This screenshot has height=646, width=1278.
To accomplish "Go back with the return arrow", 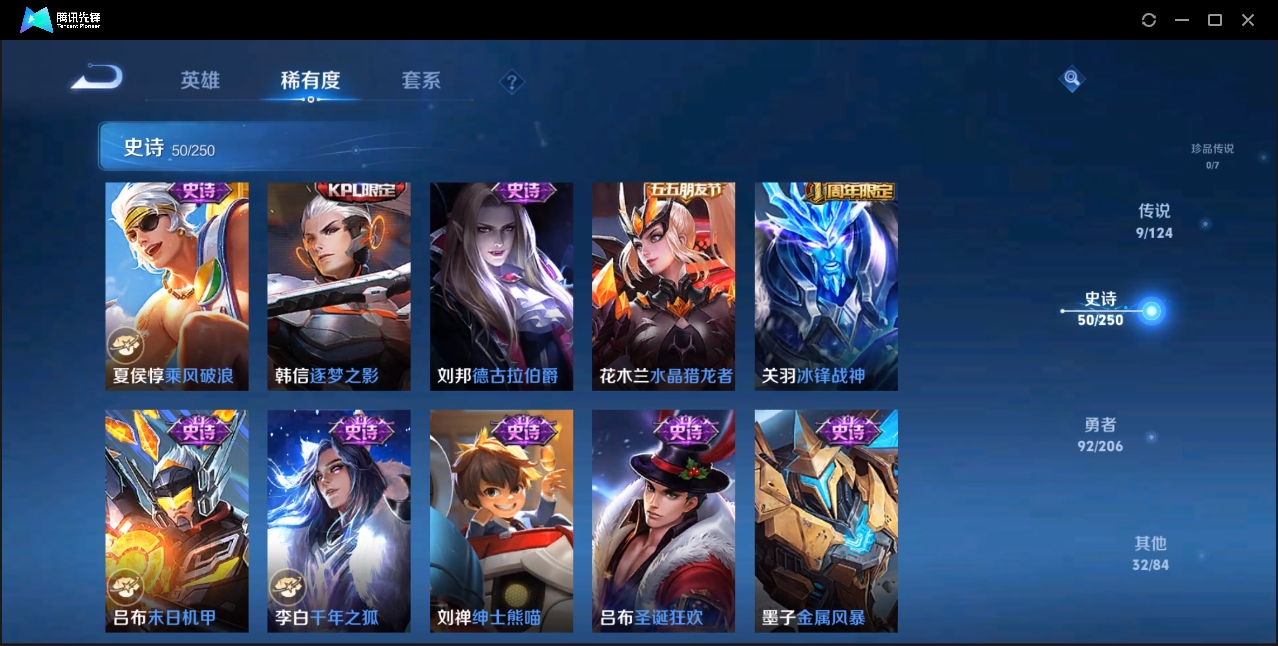I will 97,77.
